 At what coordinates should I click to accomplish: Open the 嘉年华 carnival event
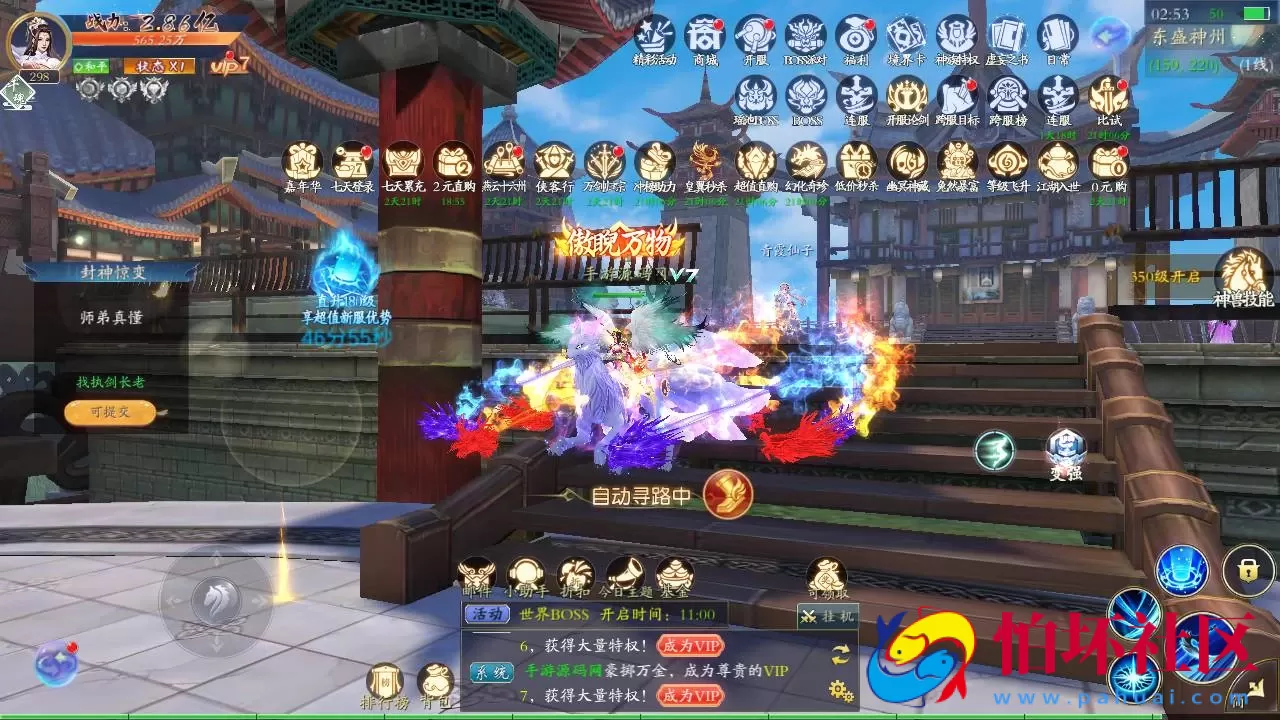pos(302,162)
